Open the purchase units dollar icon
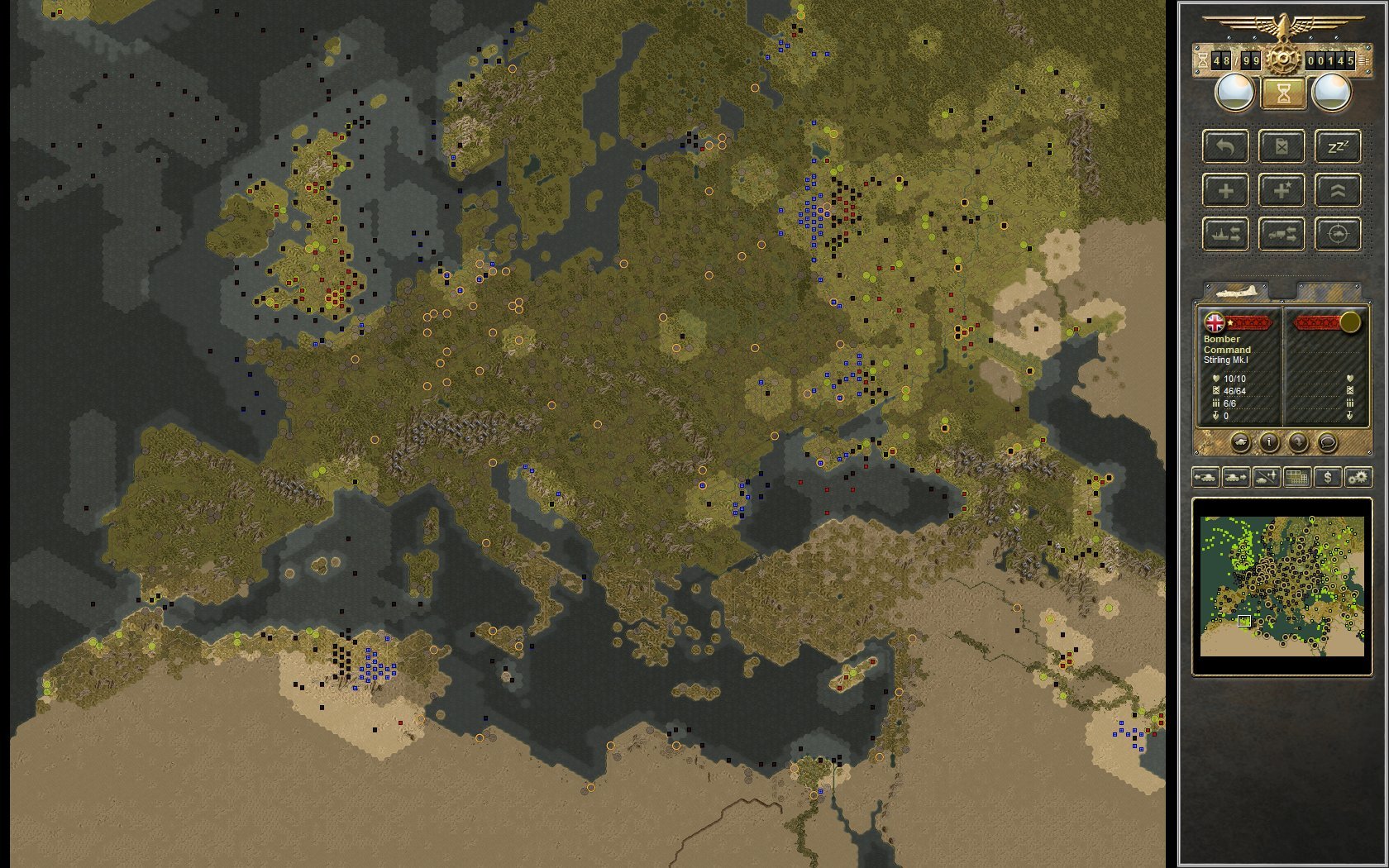Screen dimensions: 1389x868 pyautogui.click(x=1328, y=477)
